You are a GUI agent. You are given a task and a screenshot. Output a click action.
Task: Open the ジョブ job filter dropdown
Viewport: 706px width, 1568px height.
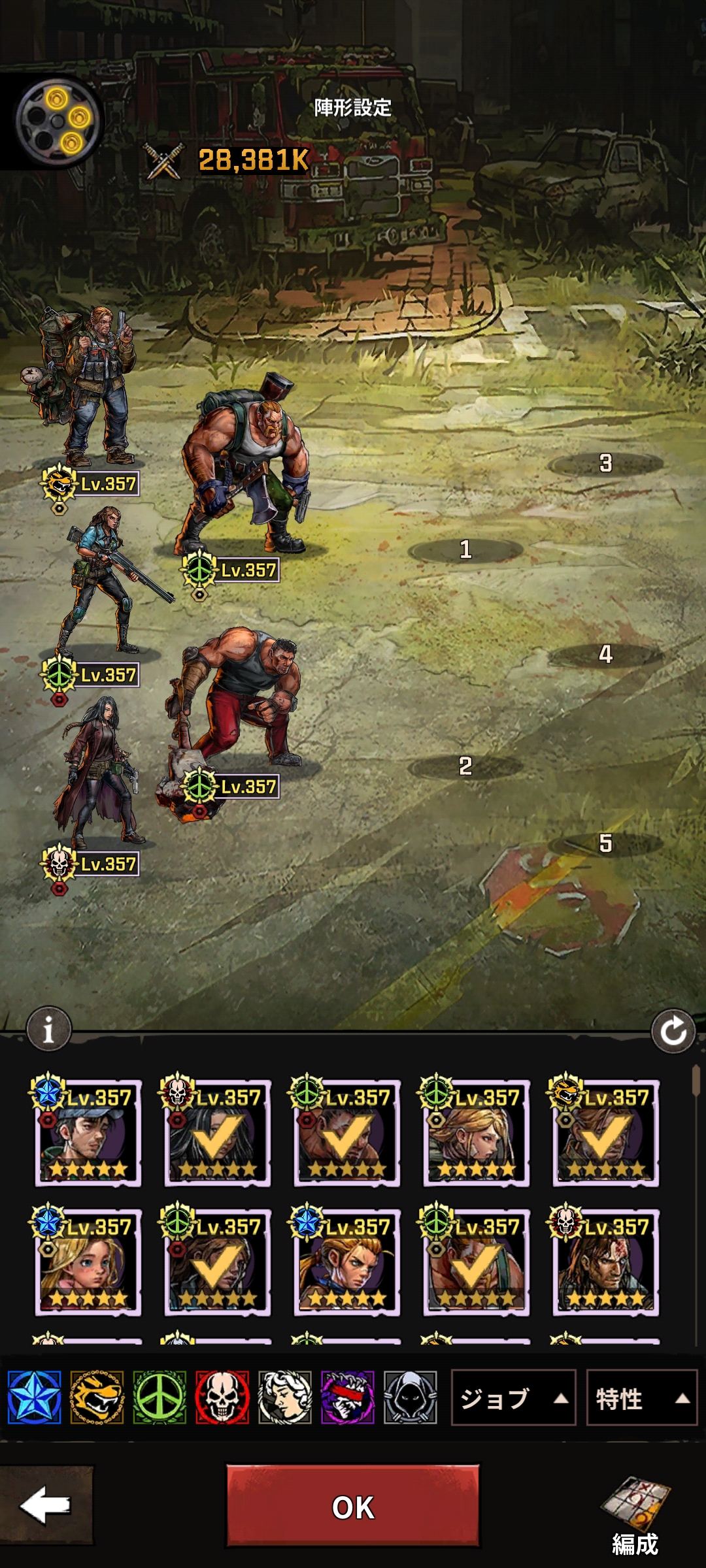[513, 1399]
